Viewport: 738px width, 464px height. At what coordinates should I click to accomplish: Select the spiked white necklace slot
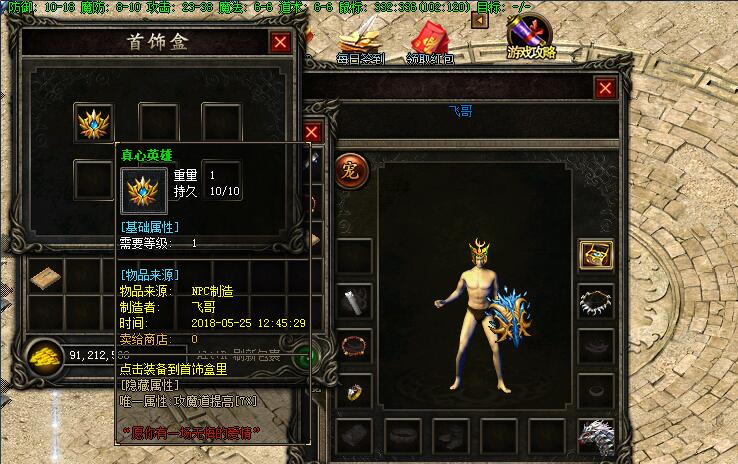[x=596, y=300]
